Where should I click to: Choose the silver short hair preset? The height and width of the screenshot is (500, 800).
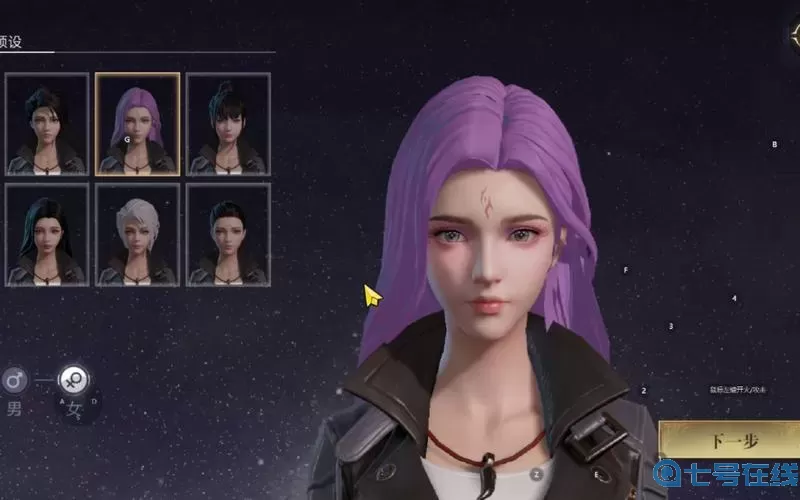pyautogui.click(x=138, y=235)
